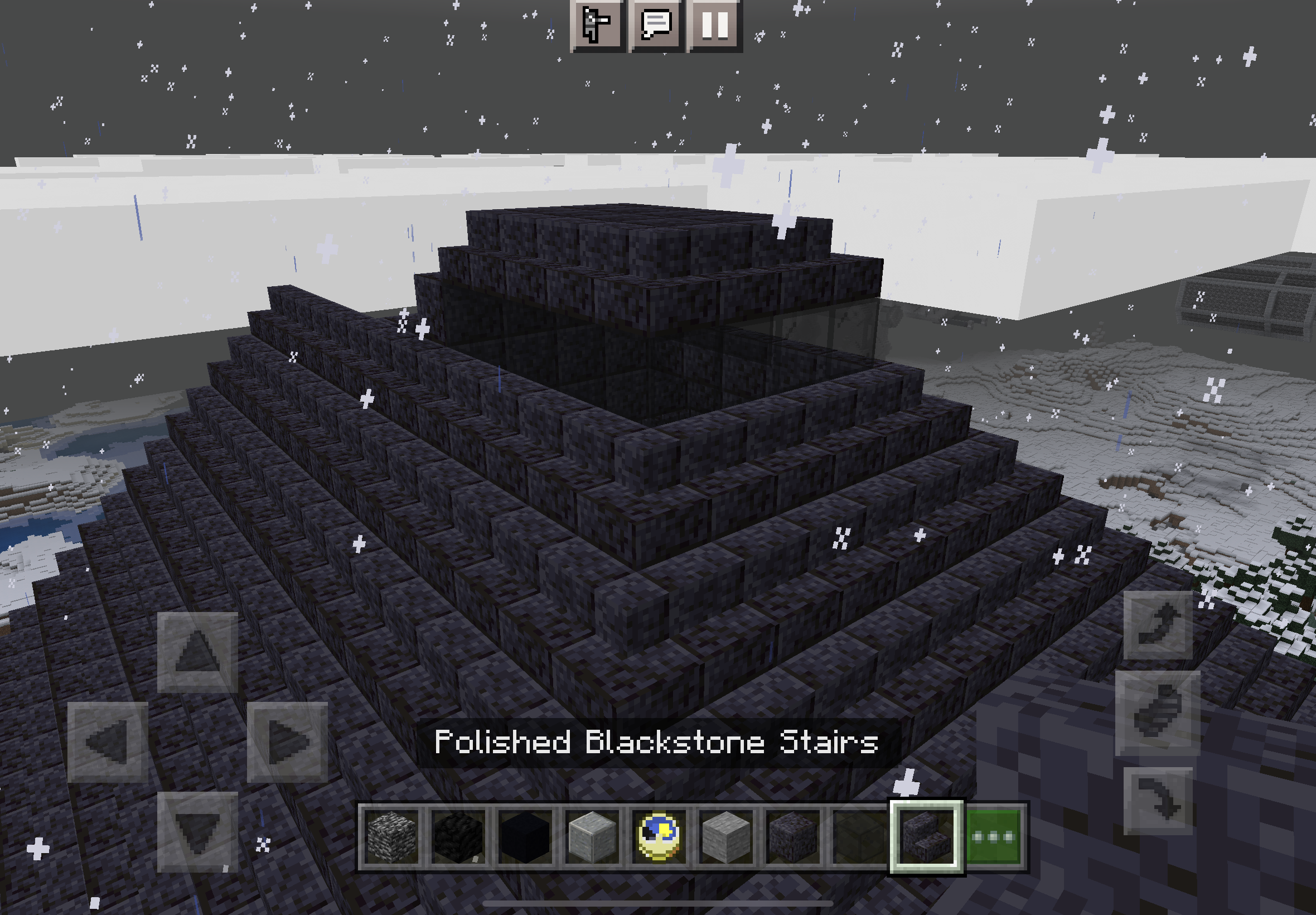Open the chat window
This screenshot has height=915, width=1316.
tap(656, 25)
